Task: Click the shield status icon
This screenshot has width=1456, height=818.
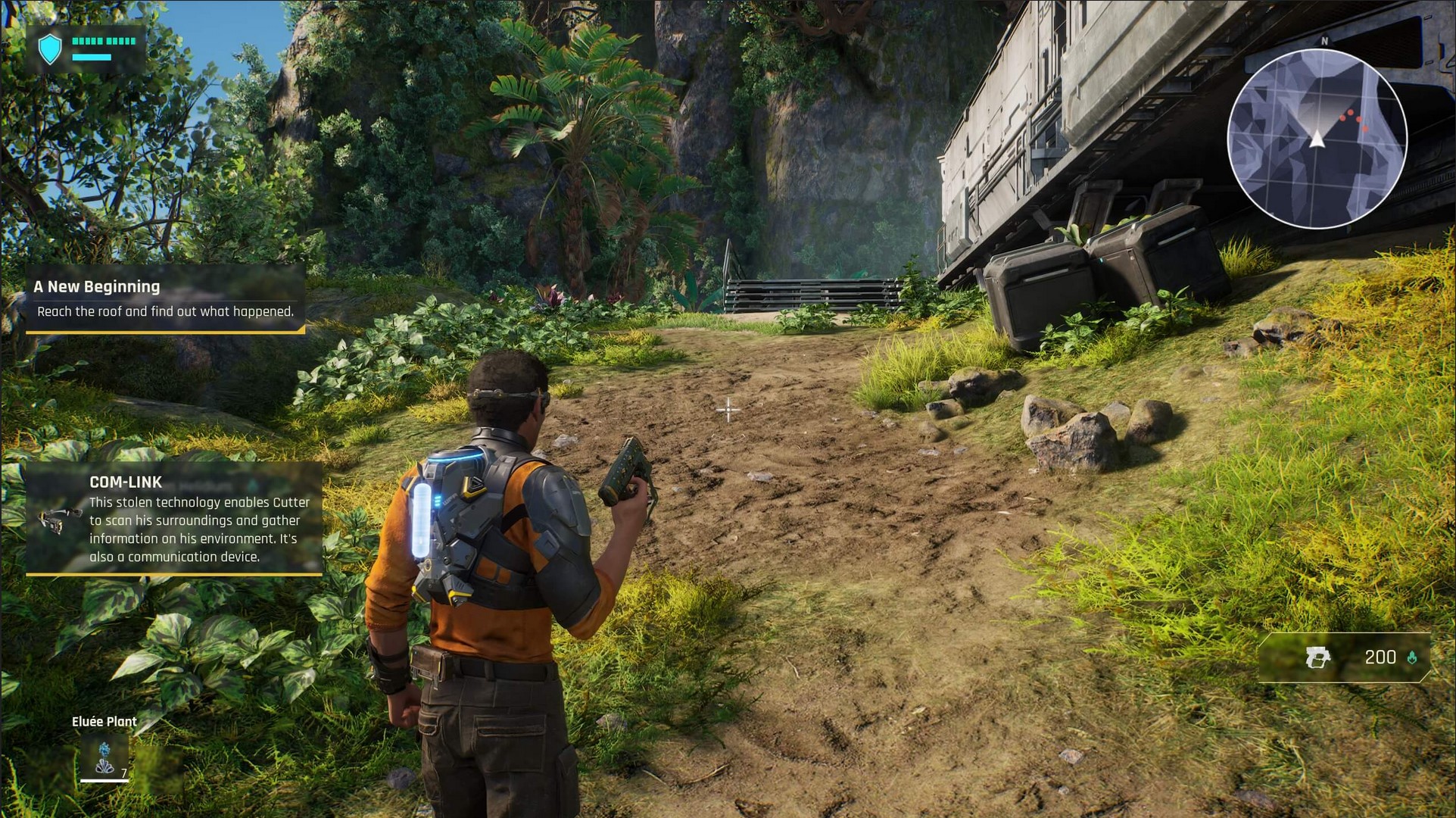Action: pyautogui.click(x=50, y=49)
